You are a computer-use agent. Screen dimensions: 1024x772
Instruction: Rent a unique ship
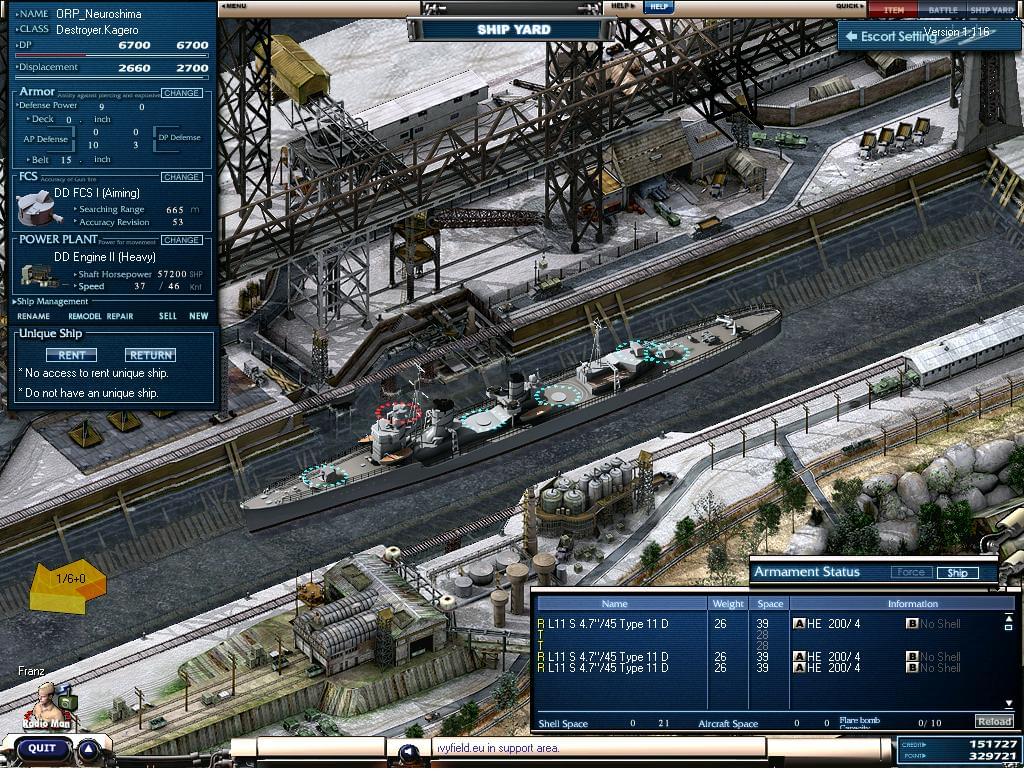(71, 355)
